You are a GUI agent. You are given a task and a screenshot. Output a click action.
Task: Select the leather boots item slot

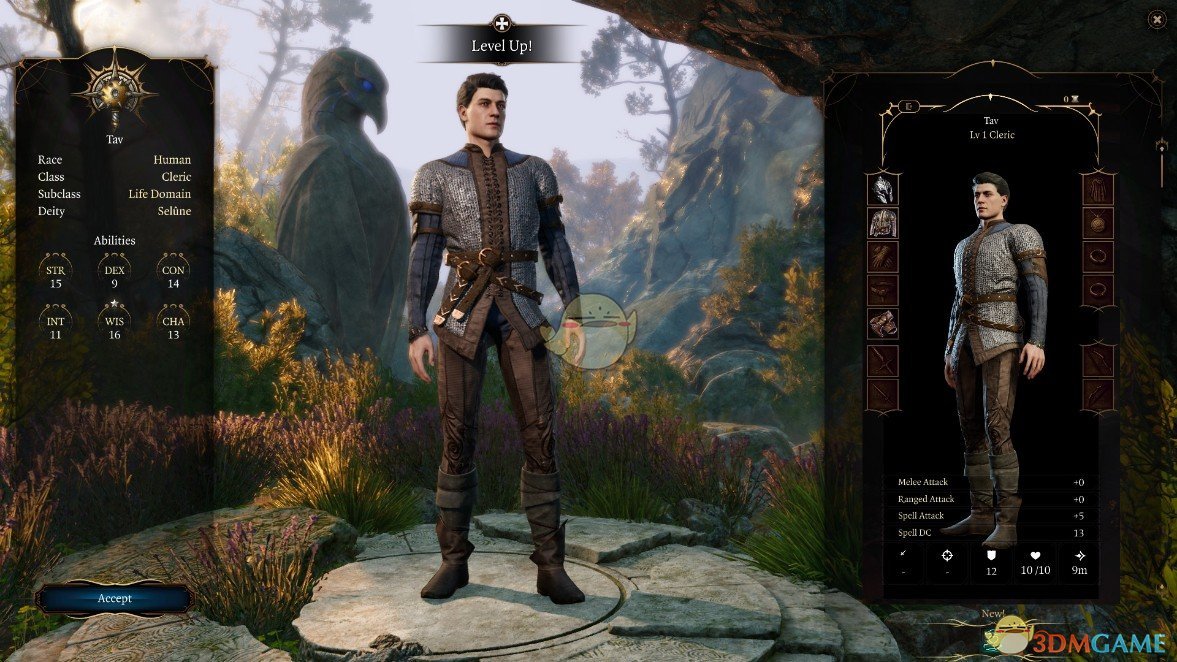(x=882, y=324)
